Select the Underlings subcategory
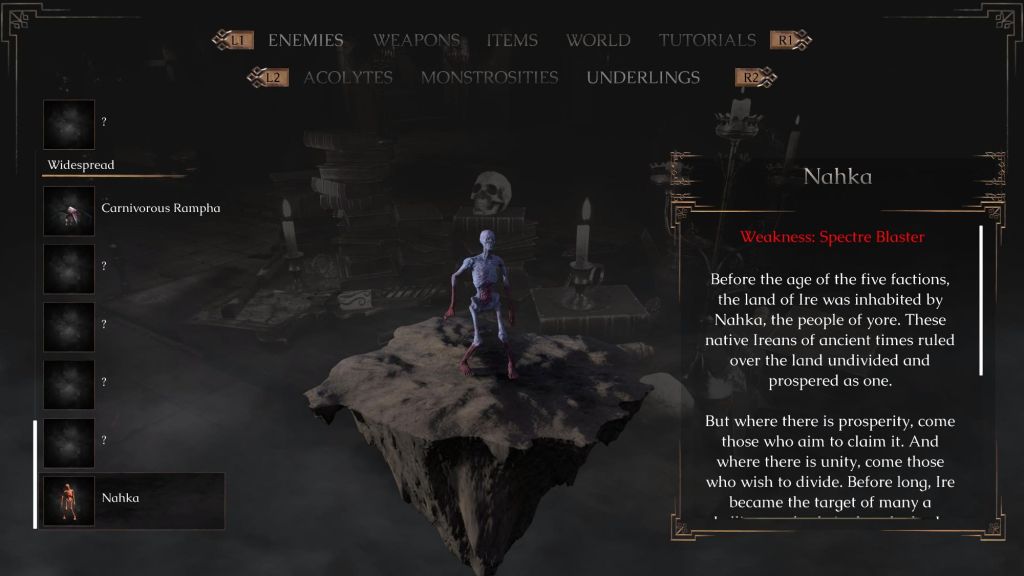Viewport: 1024px width, 576px height. (x=643, y=78)
